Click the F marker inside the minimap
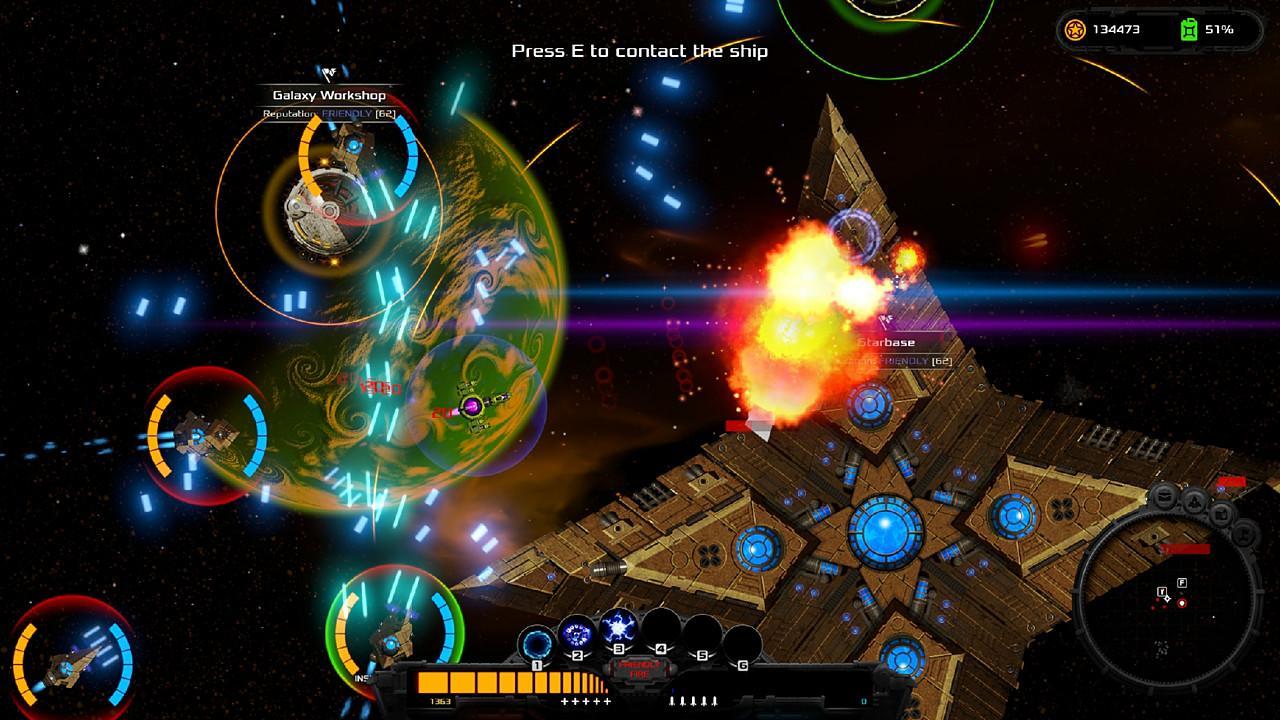Viewport: 1280px width, 720px height. point(1181,583)
